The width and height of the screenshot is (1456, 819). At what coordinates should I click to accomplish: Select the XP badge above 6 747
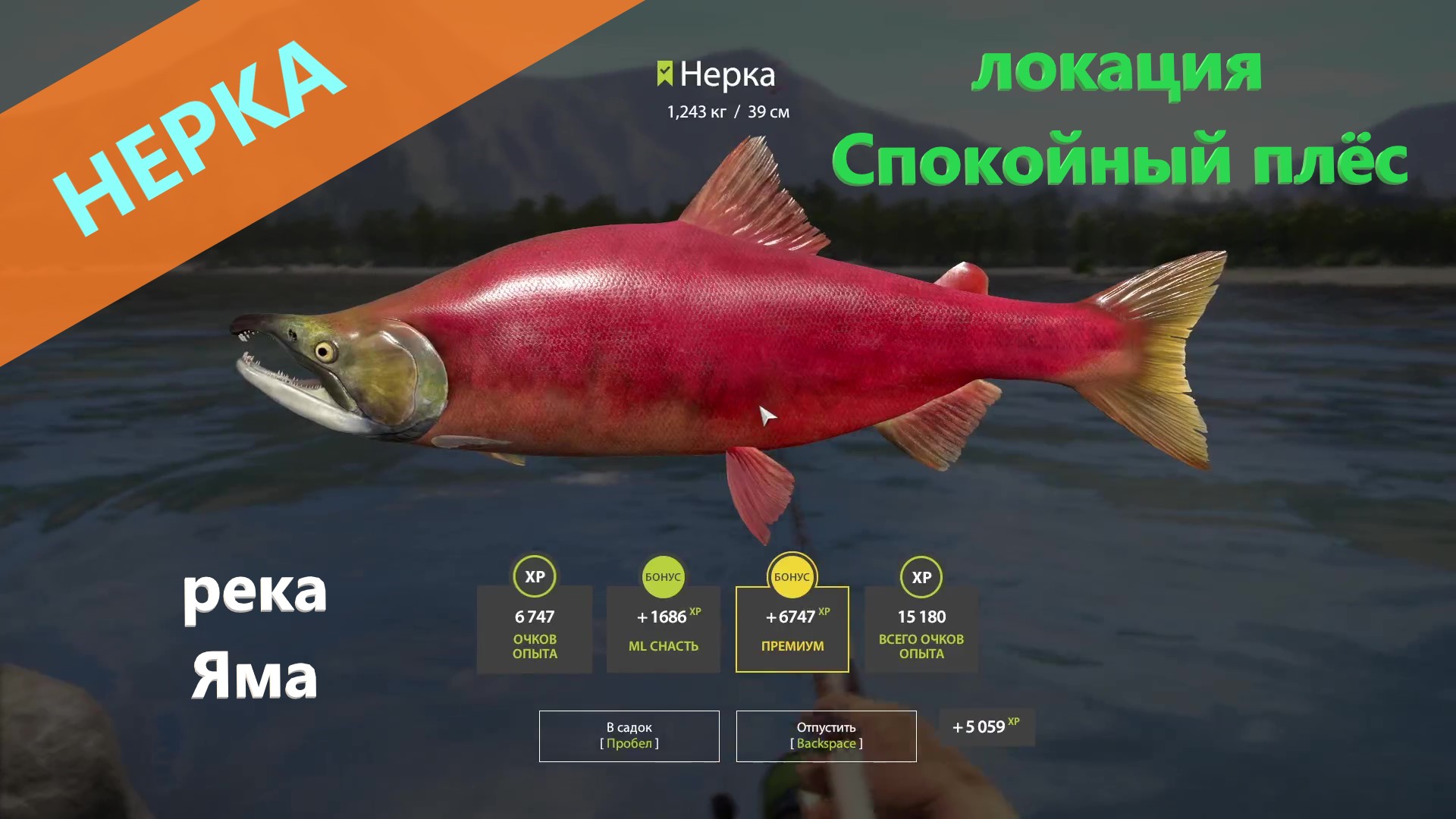[x=534, y=576]
